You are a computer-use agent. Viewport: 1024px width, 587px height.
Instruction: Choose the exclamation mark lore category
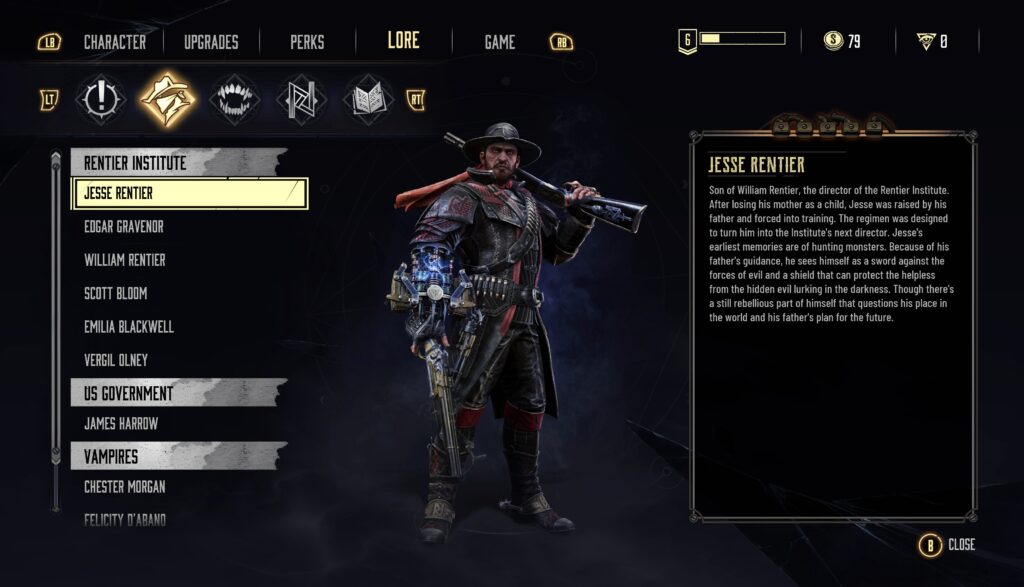point(103,98)
